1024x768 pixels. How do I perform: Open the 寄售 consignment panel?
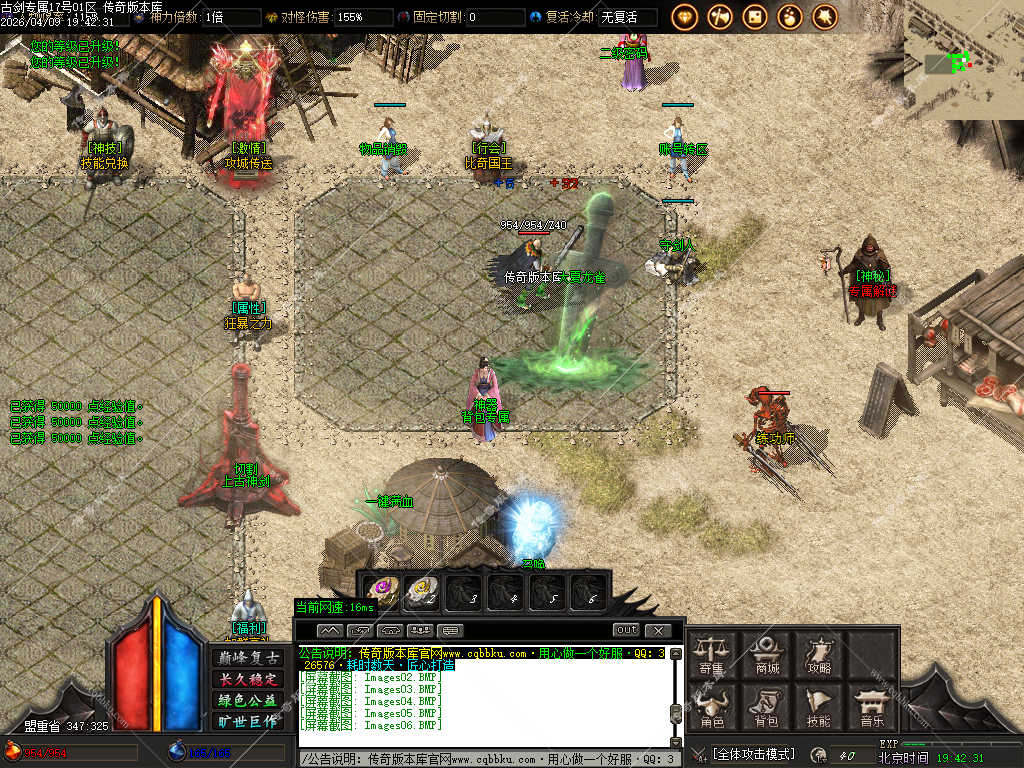[712, 654]
